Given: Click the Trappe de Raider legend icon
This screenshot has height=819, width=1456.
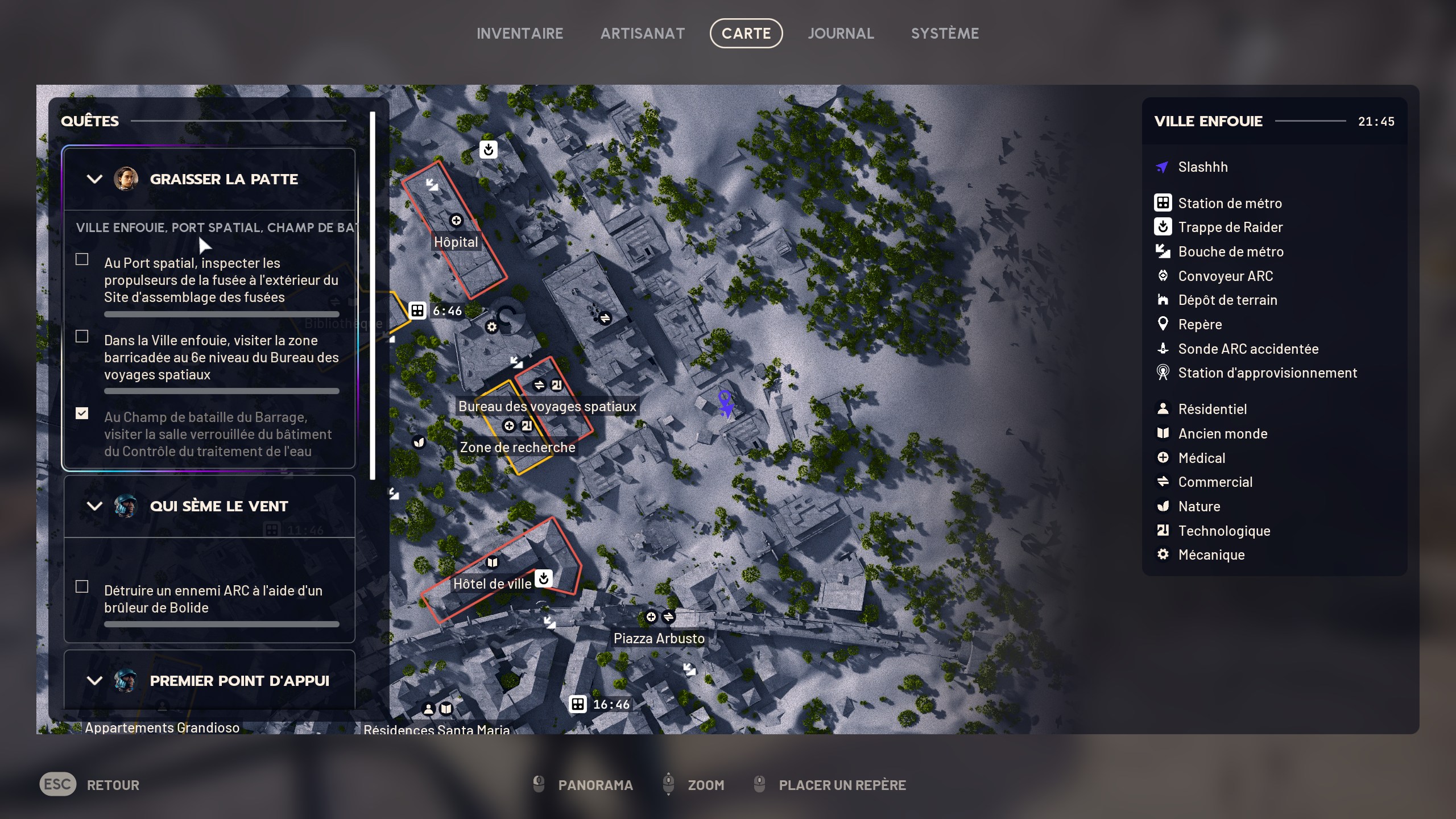Looking at the screenshot, I should pos(1164,227).
